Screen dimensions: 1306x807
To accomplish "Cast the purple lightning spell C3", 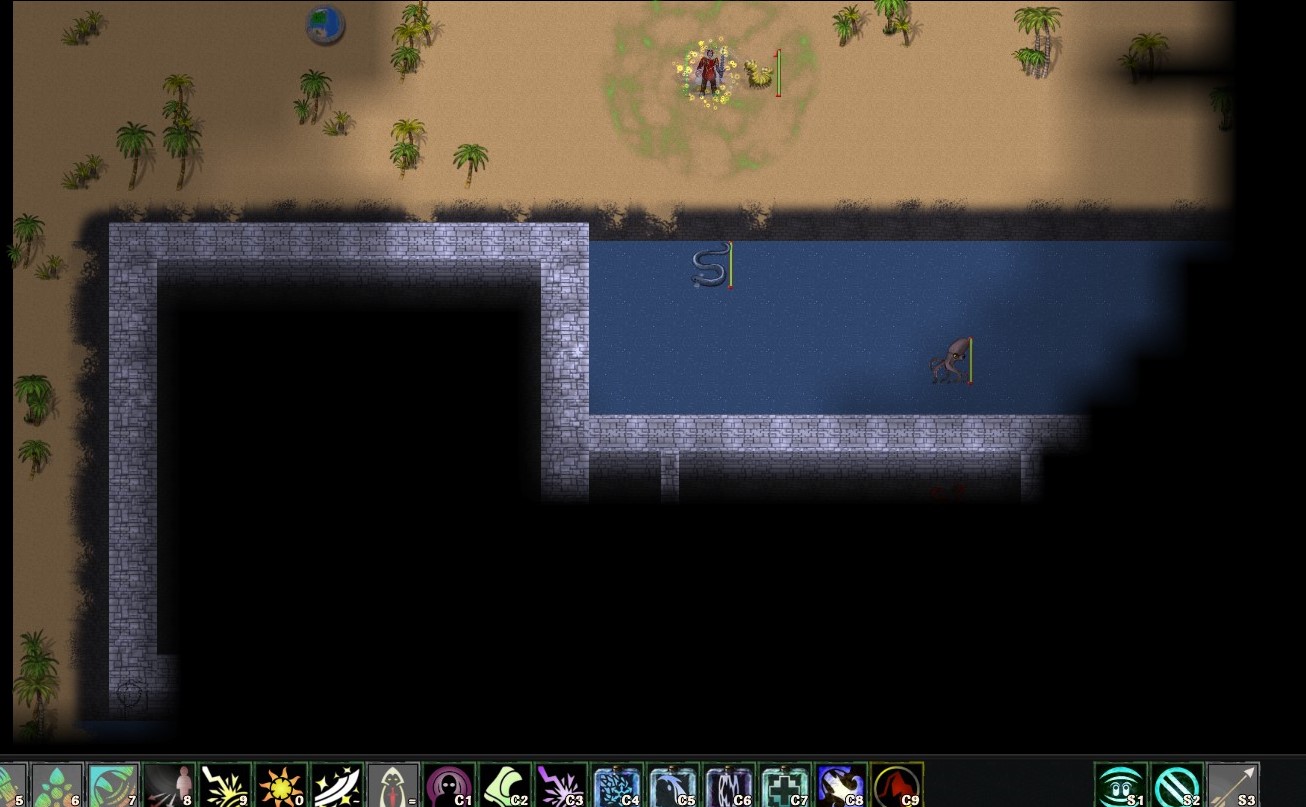I will point(561,785).
